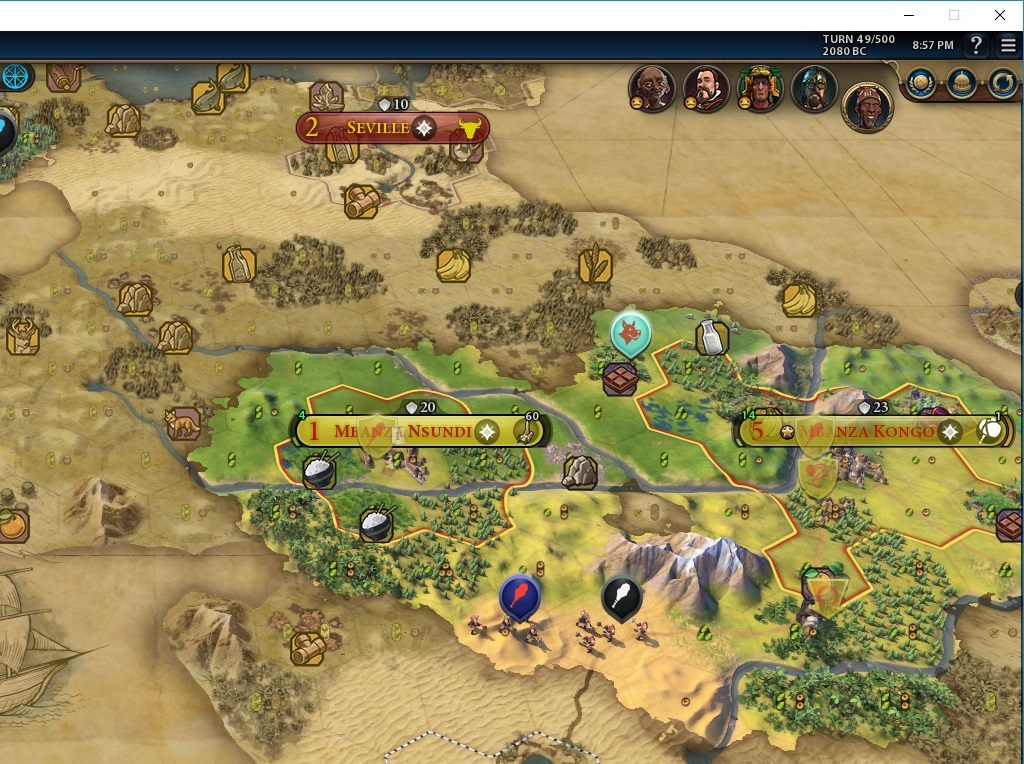Select Gandhi's leader portrait

point(652,88)
